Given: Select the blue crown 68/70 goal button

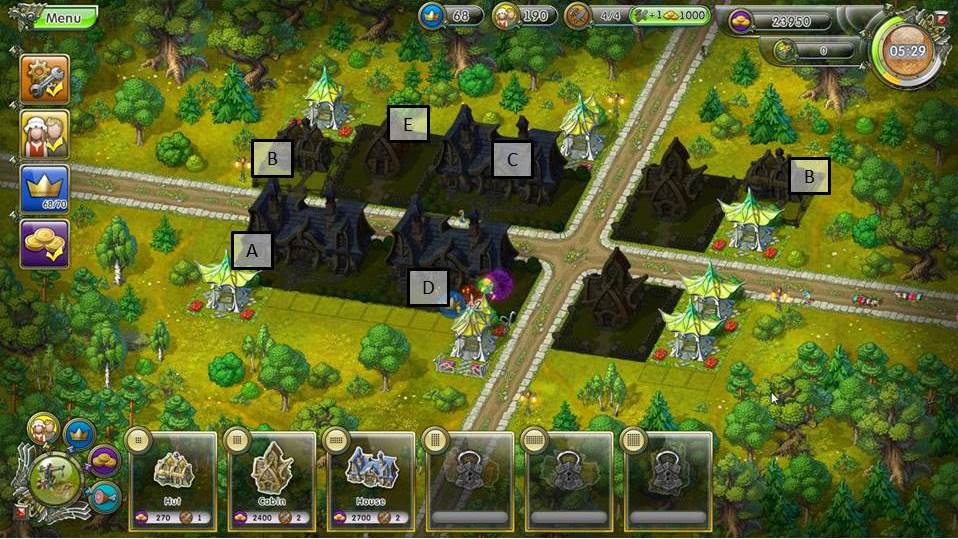Looking at the screenshot, I should point(45,189).
